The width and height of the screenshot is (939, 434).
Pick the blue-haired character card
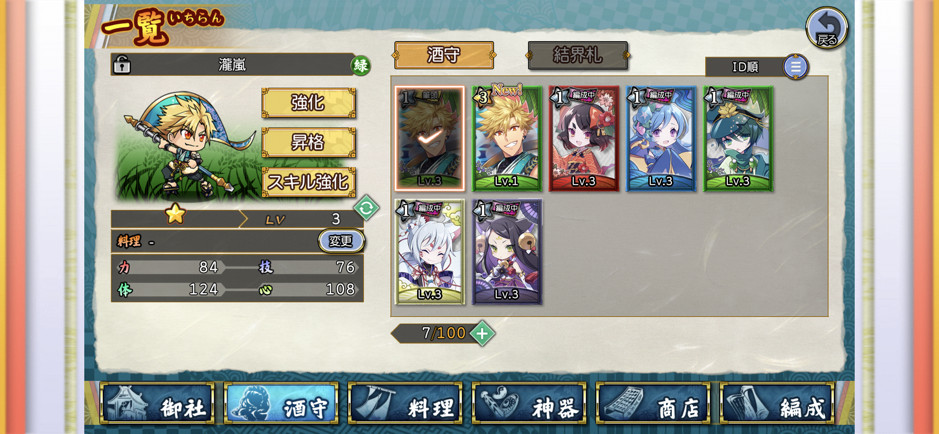(660, 138)
